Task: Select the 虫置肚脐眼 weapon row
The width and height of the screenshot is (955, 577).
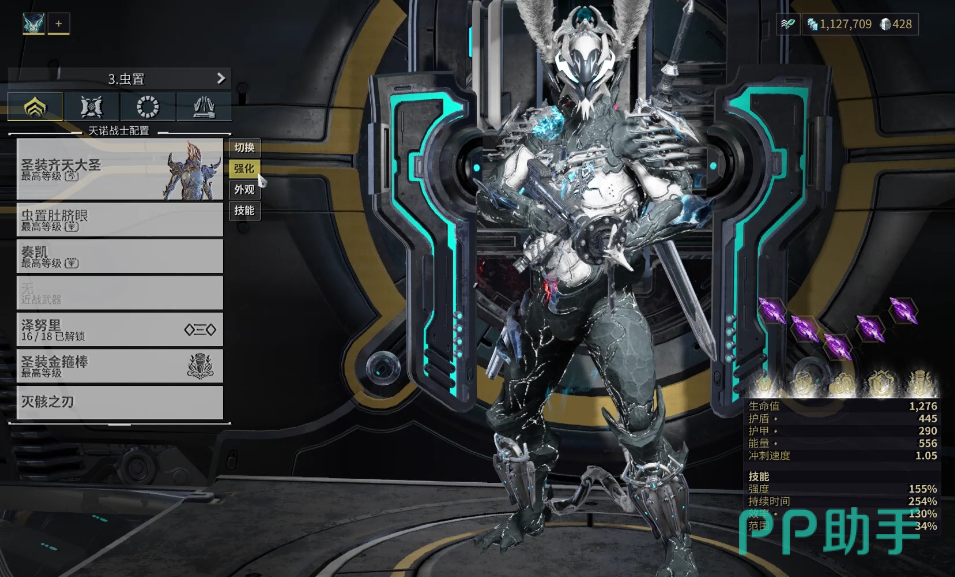Action: click(x=119, y=219)
